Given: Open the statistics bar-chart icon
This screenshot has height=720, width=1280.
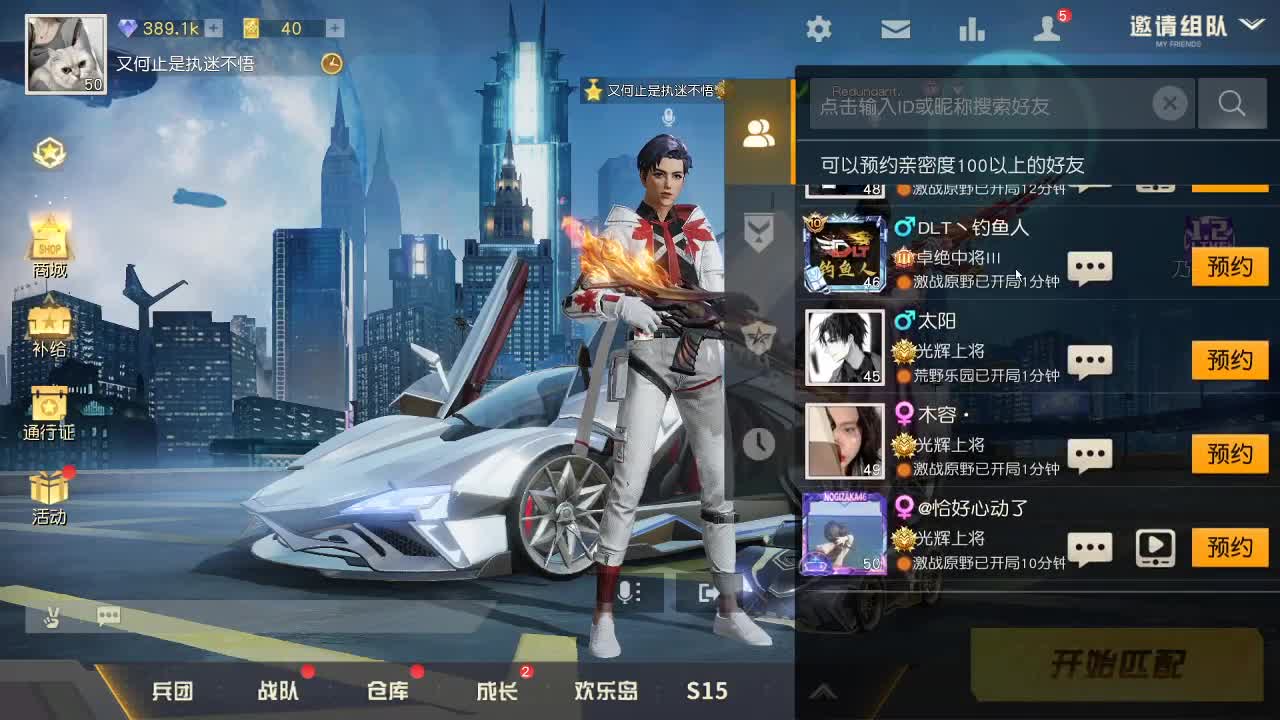Looking at the screenshot, I should [972, 29].
